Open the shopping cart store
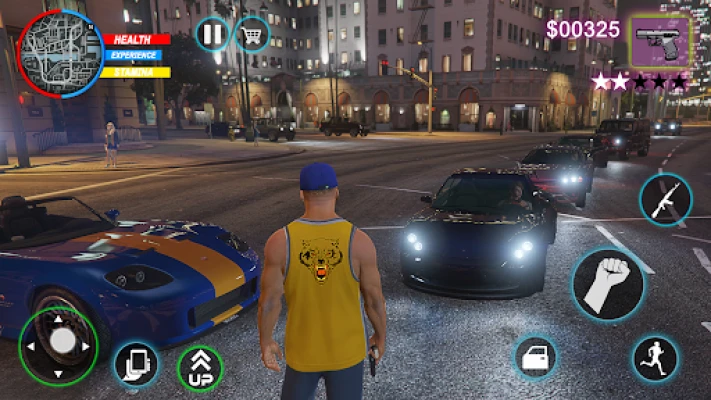 (x=252, y=35)
